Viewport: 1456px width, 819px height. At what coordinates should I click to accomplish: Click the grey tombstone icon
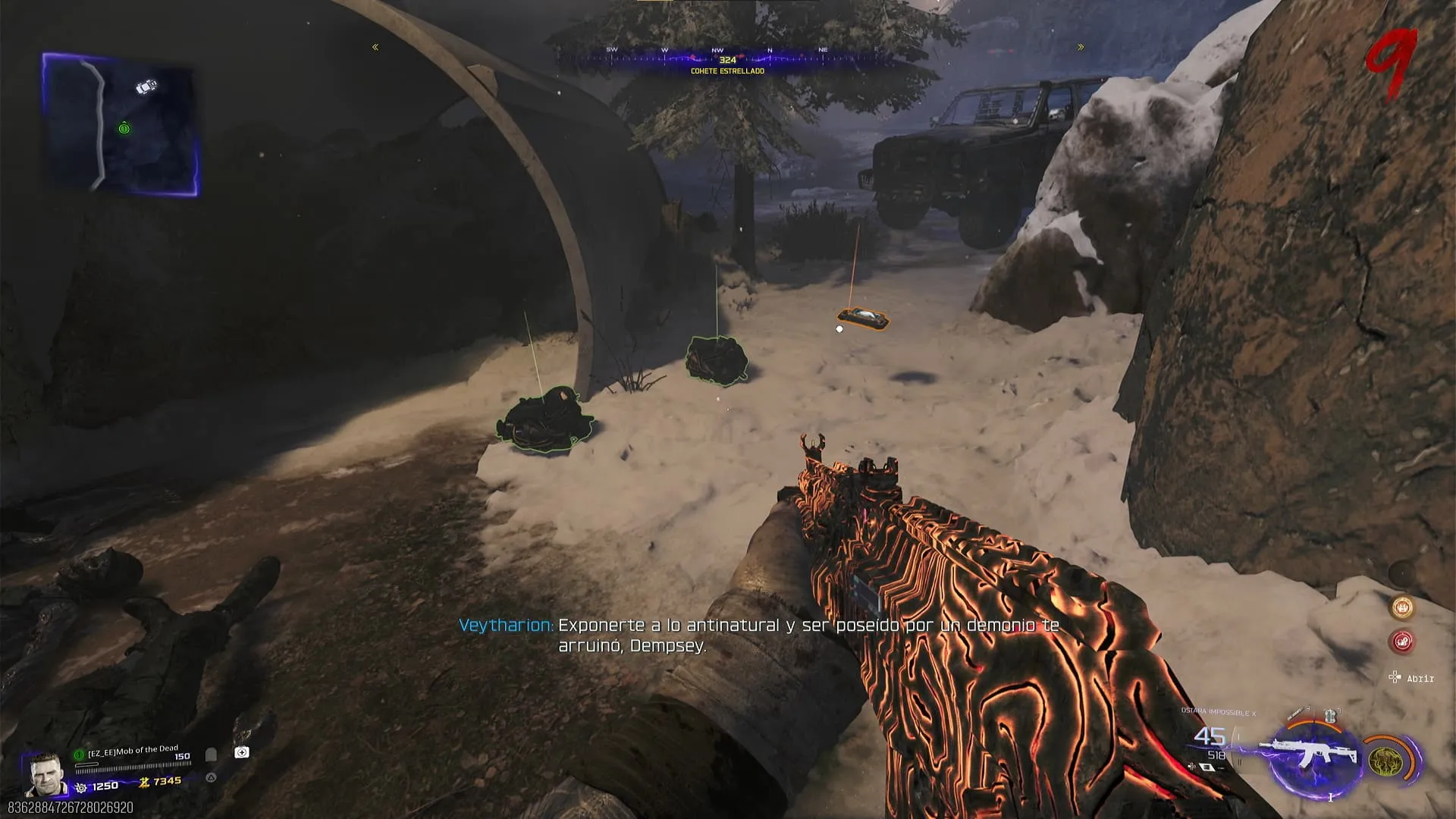click(x=212, y=755)
